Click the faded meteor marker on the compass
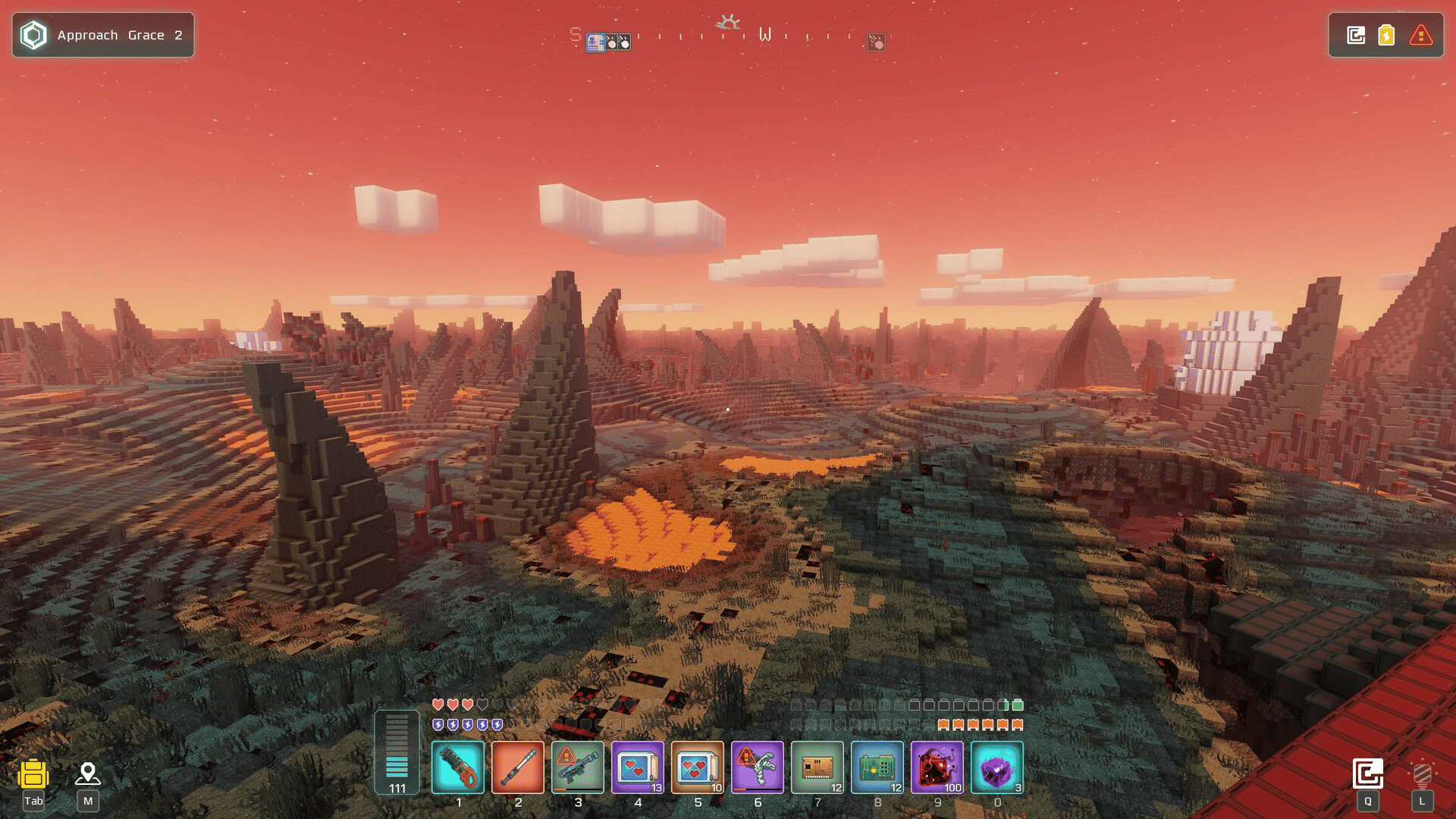This screenshot has height=819, width=1456. pyautogui.click(x=876, y=42)
